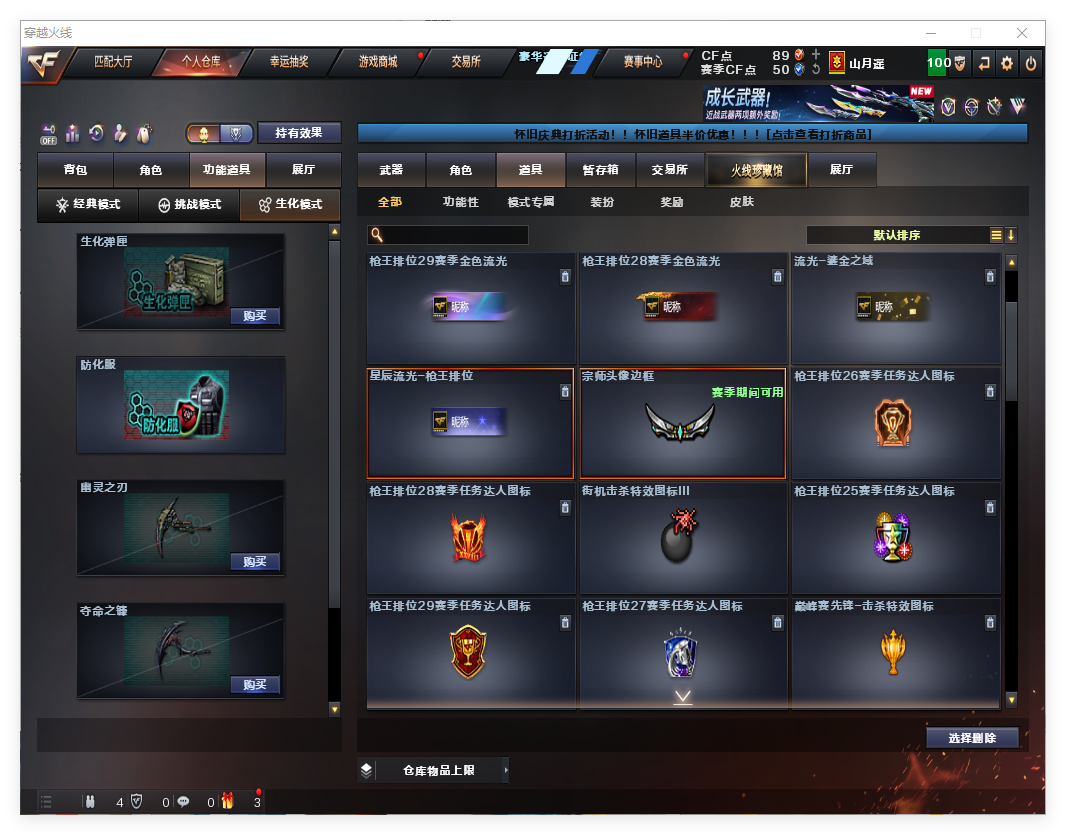
Task: Open the 暂存箱 temporary storage tab
Action: [600, 170]
